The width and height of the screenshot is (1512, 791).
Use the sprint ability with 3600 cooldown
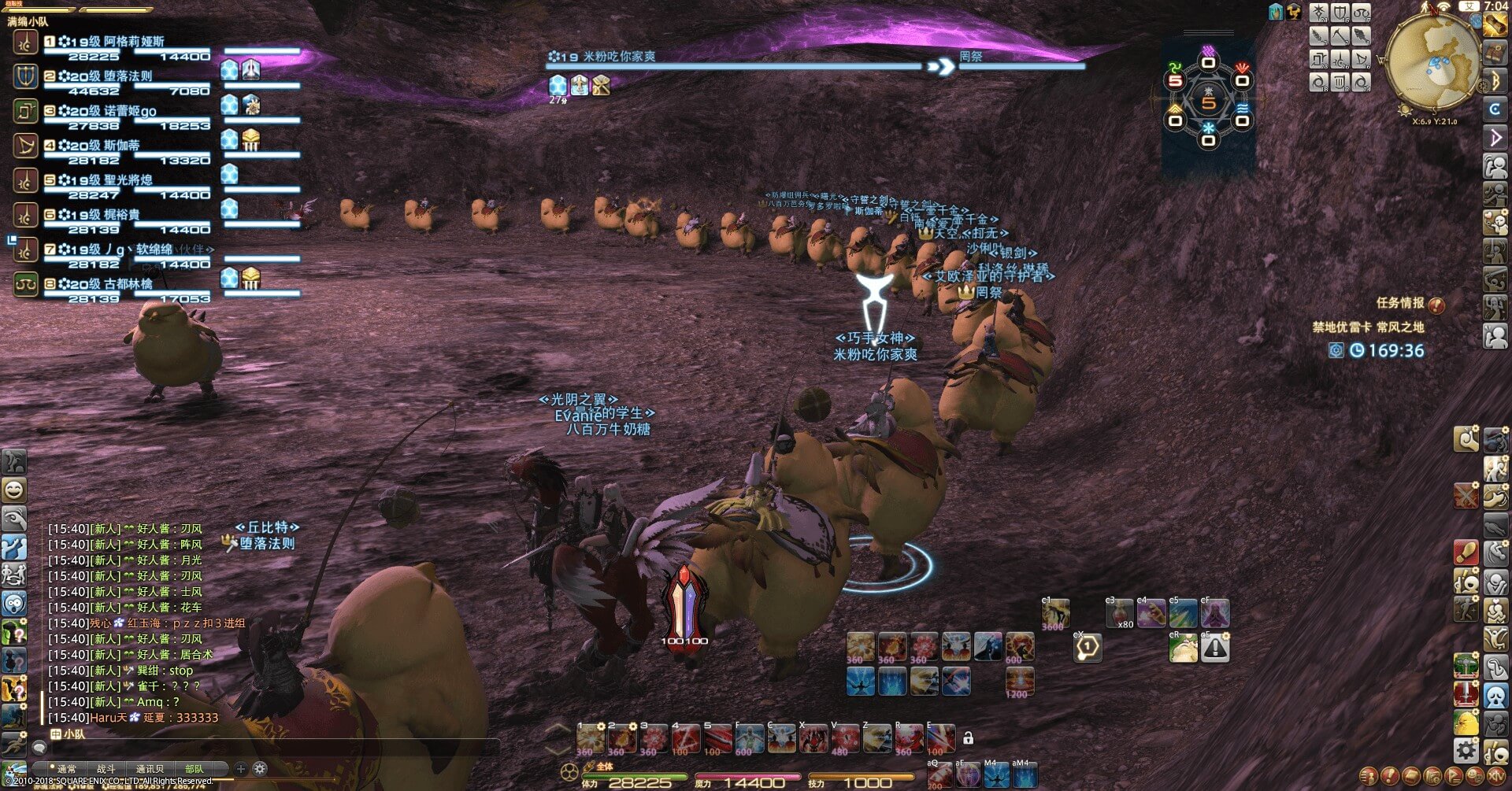[x=1055, y=614]
